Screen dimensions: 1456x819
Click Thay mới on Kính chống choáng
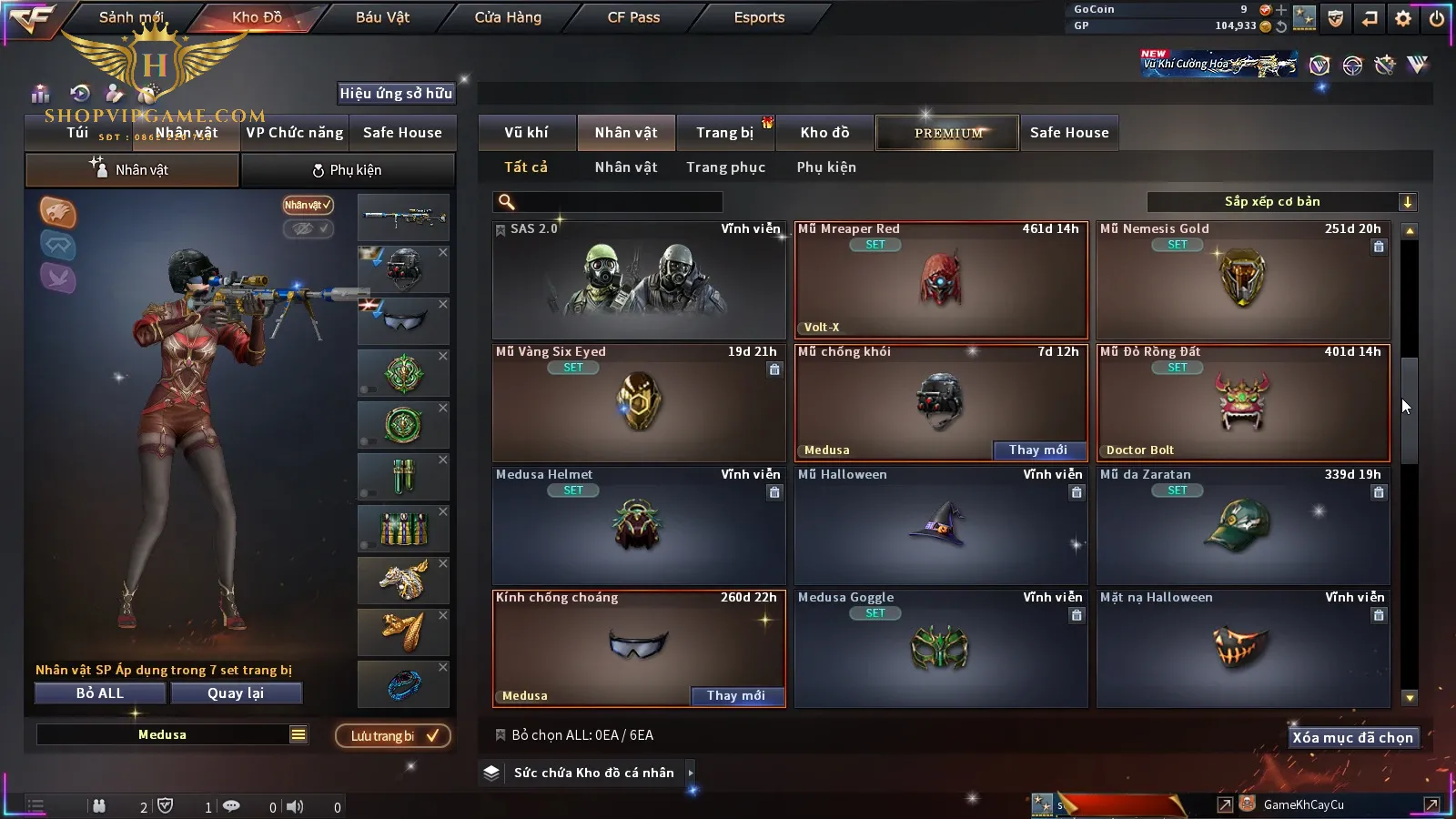click(x=736, y=696)
